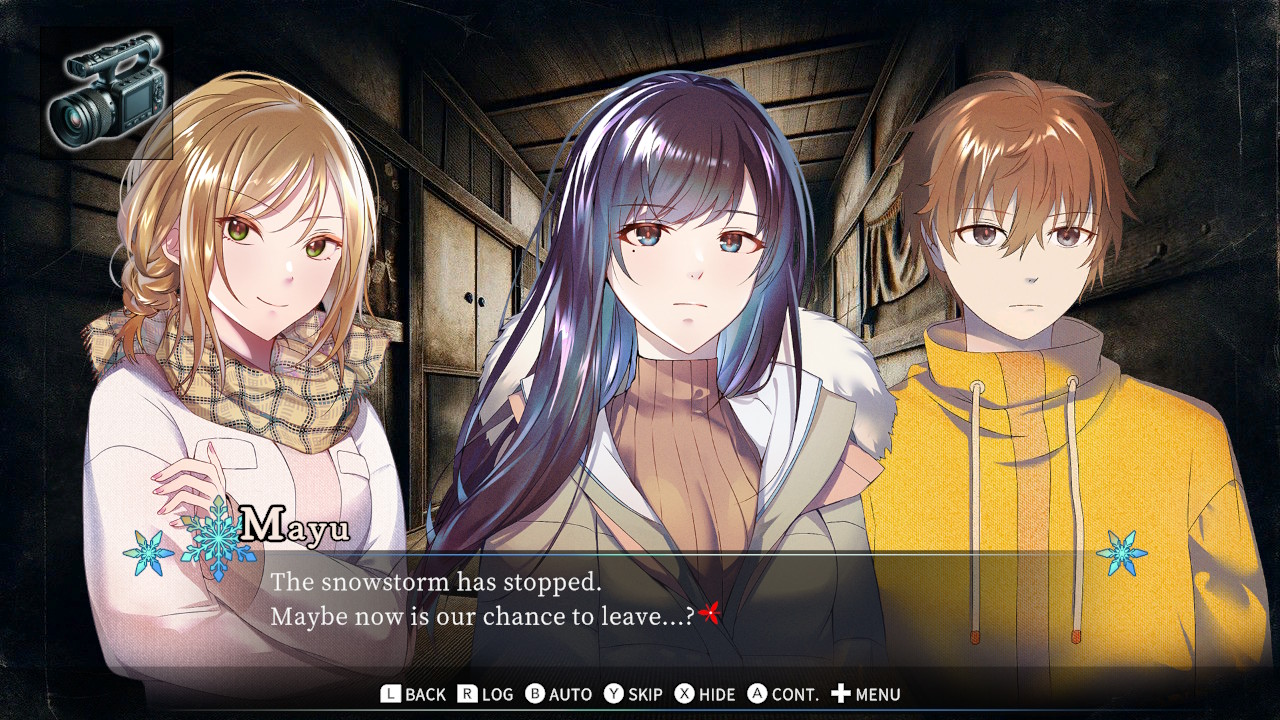Image resolution: width=1280 pixels, height=720 pixels.
Task: Open the MENU option
Action: [866, 693]
